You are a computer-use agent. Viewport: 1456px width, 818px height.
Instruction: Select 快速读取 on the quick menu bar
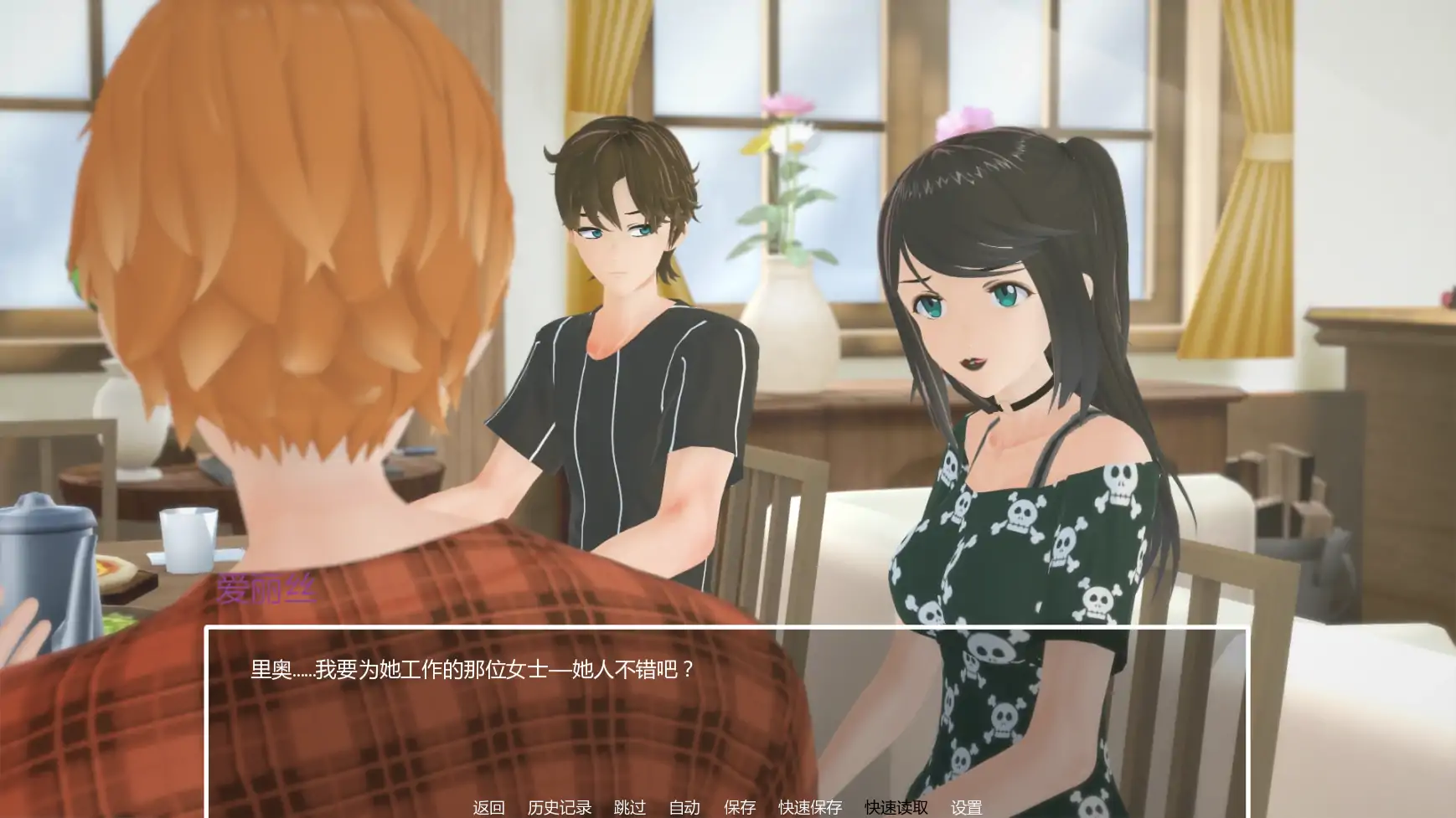tap(895, 808)
